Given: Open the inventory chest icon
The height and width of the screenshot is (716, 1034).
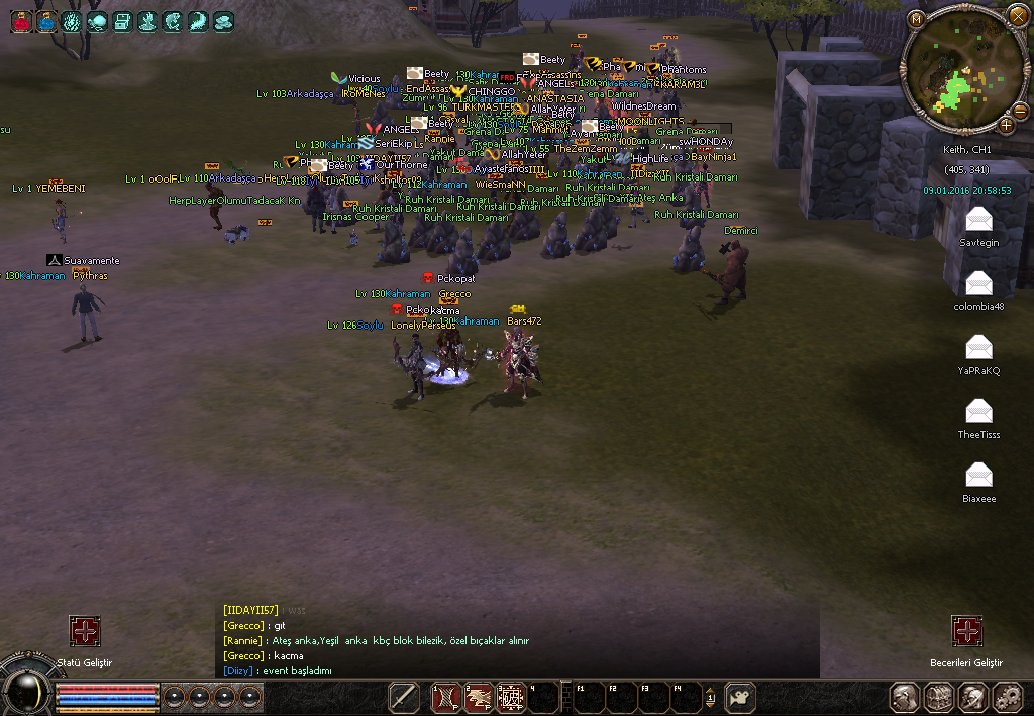Looking at the screenshot, I should [938, 696].
